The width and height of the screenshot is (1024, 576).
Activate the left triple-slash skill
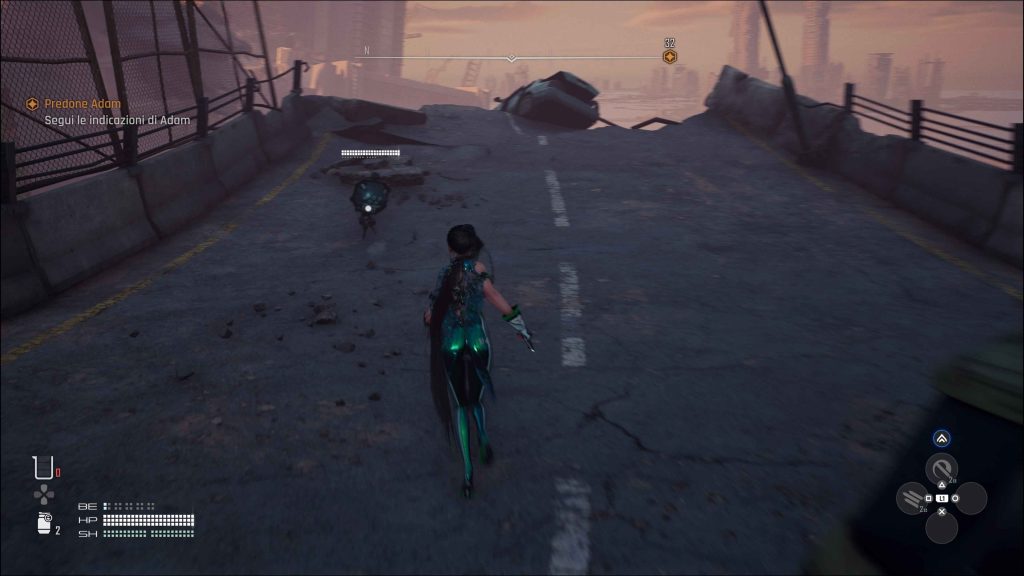tap(911, 497)
